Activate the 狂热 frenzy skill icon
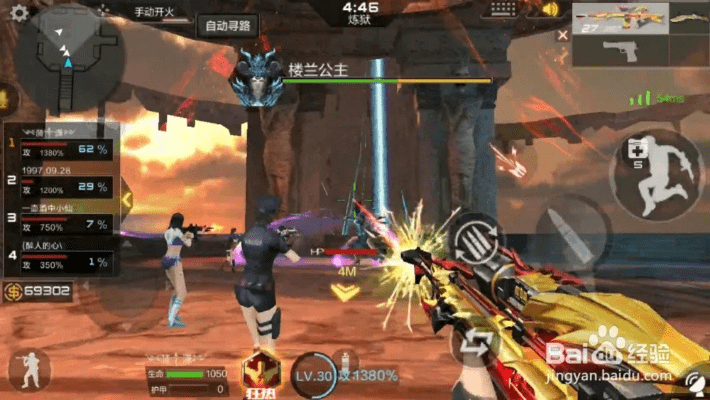 point(260,371)
